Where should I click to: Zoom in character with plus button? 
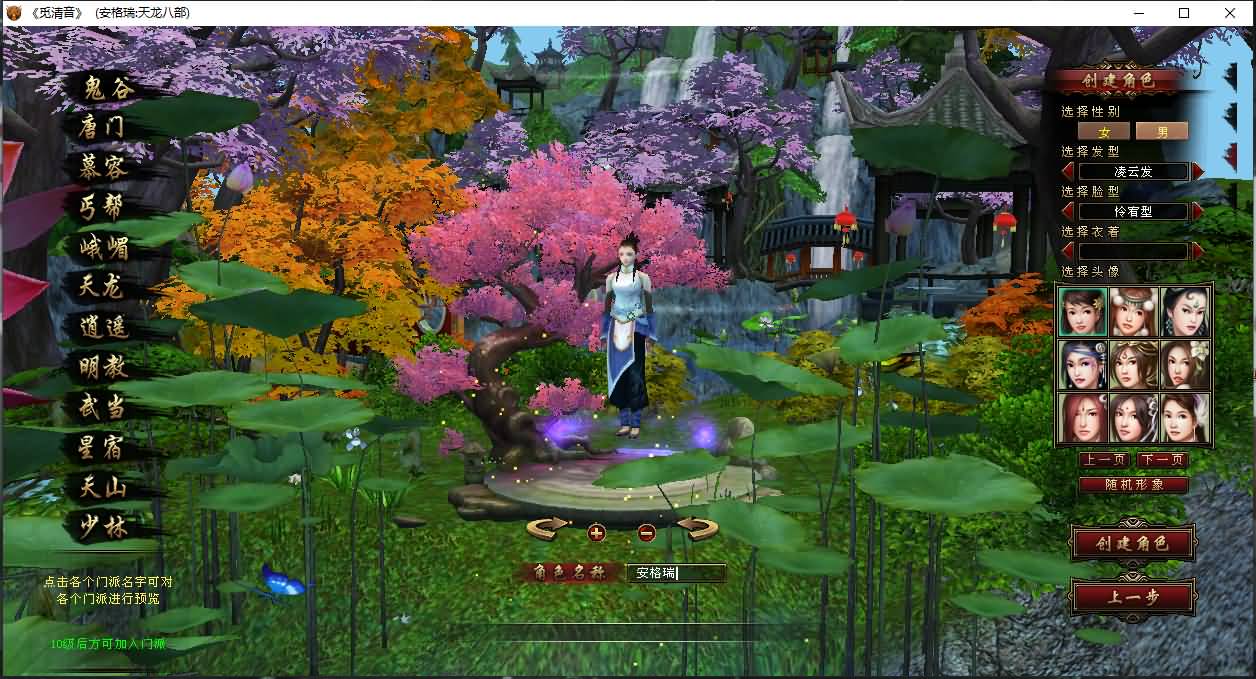click(597, 532)
